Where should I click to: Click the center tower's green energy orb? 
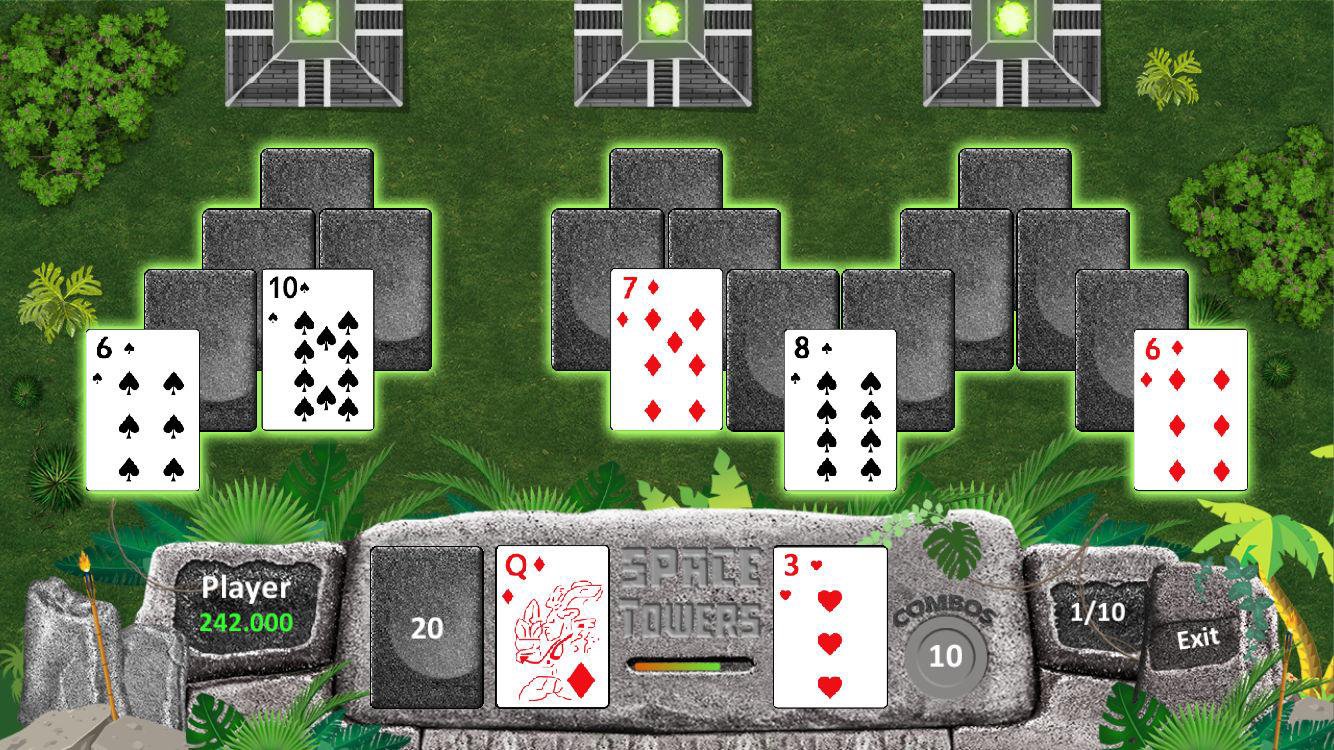pyautogui.click(x=663, y=18)
